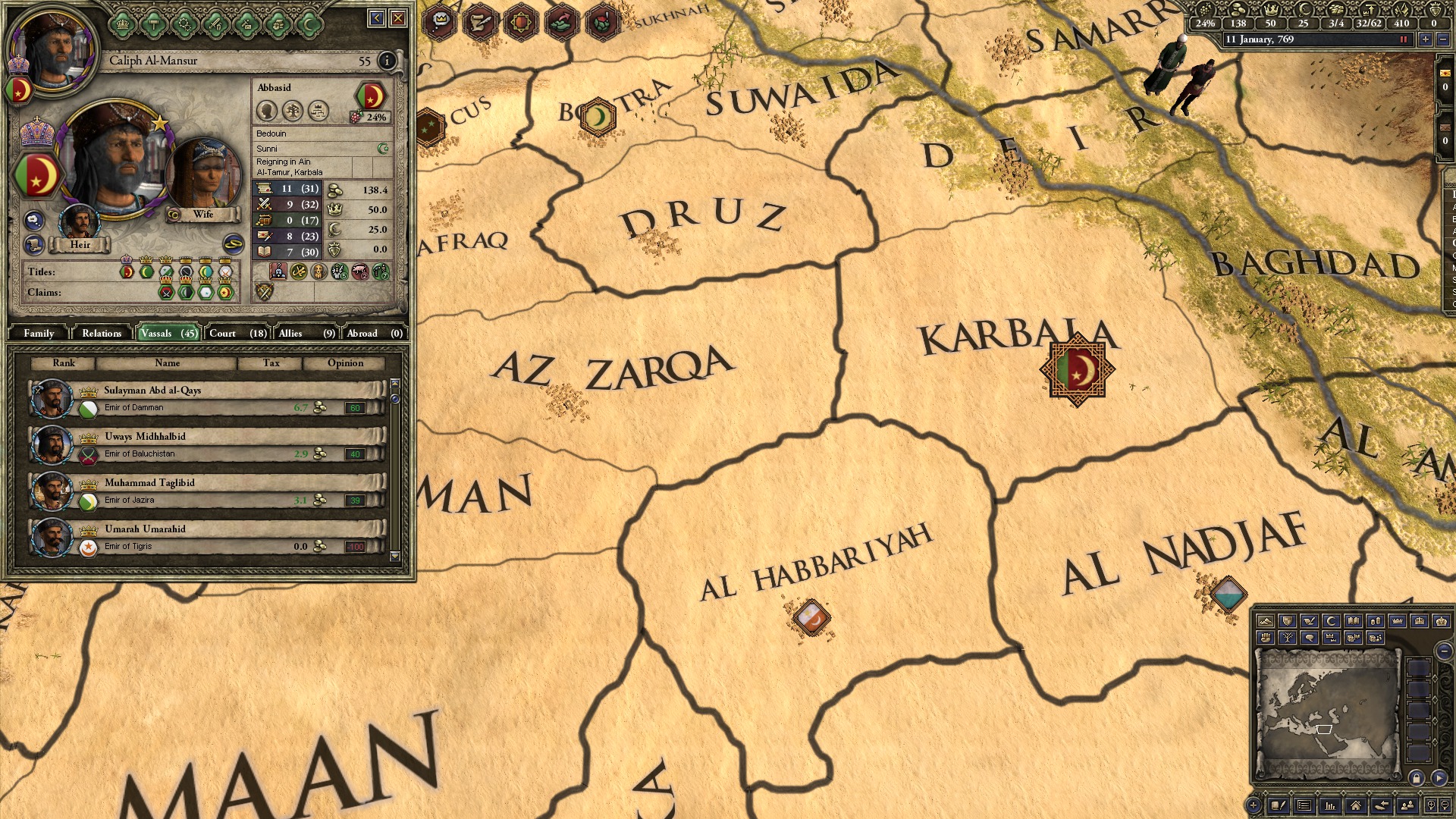Jump to capital with the home icon

coord(1356,806)
